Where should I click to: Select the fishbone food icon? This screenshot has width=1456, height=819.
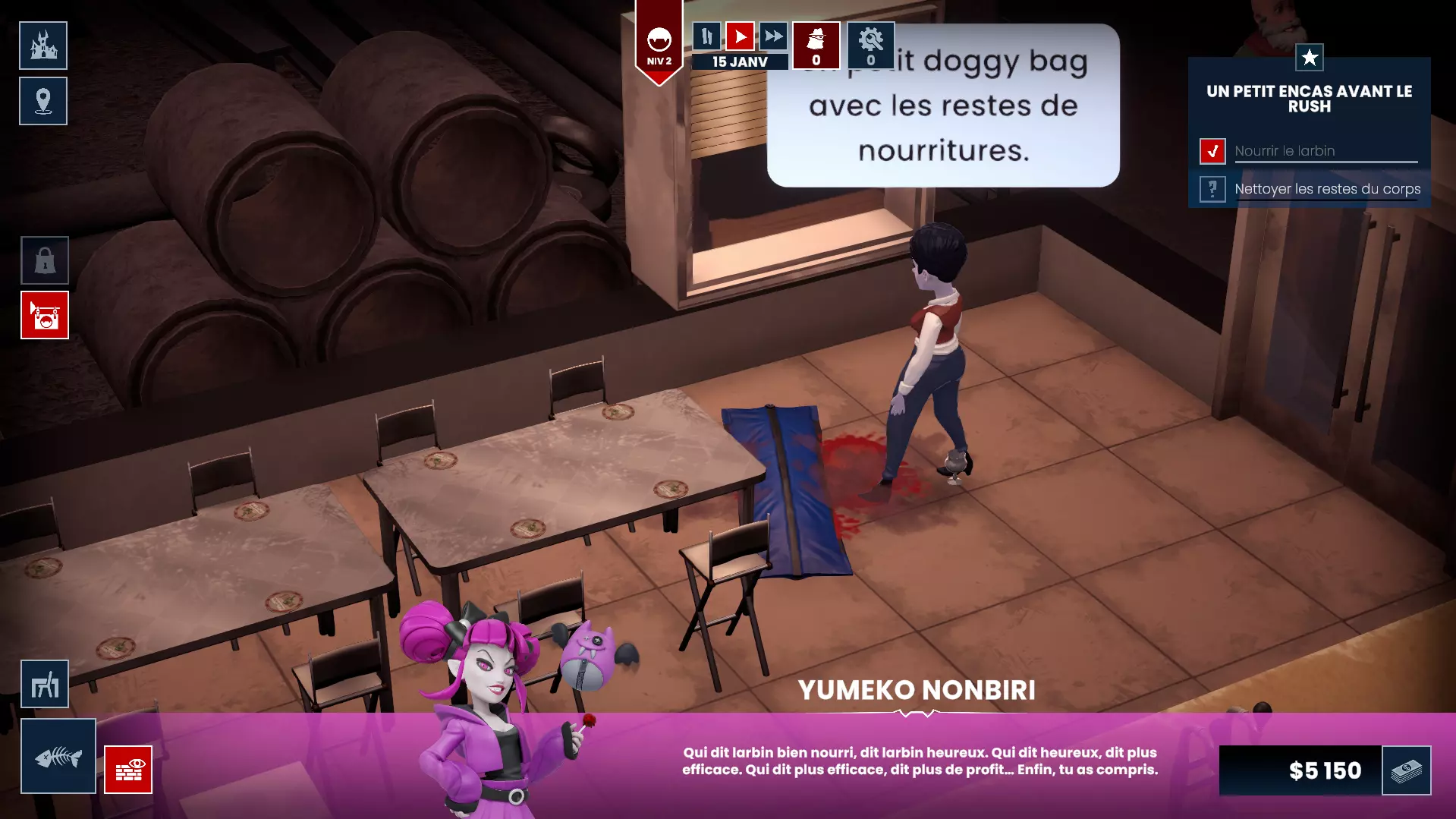click(58, 754)
